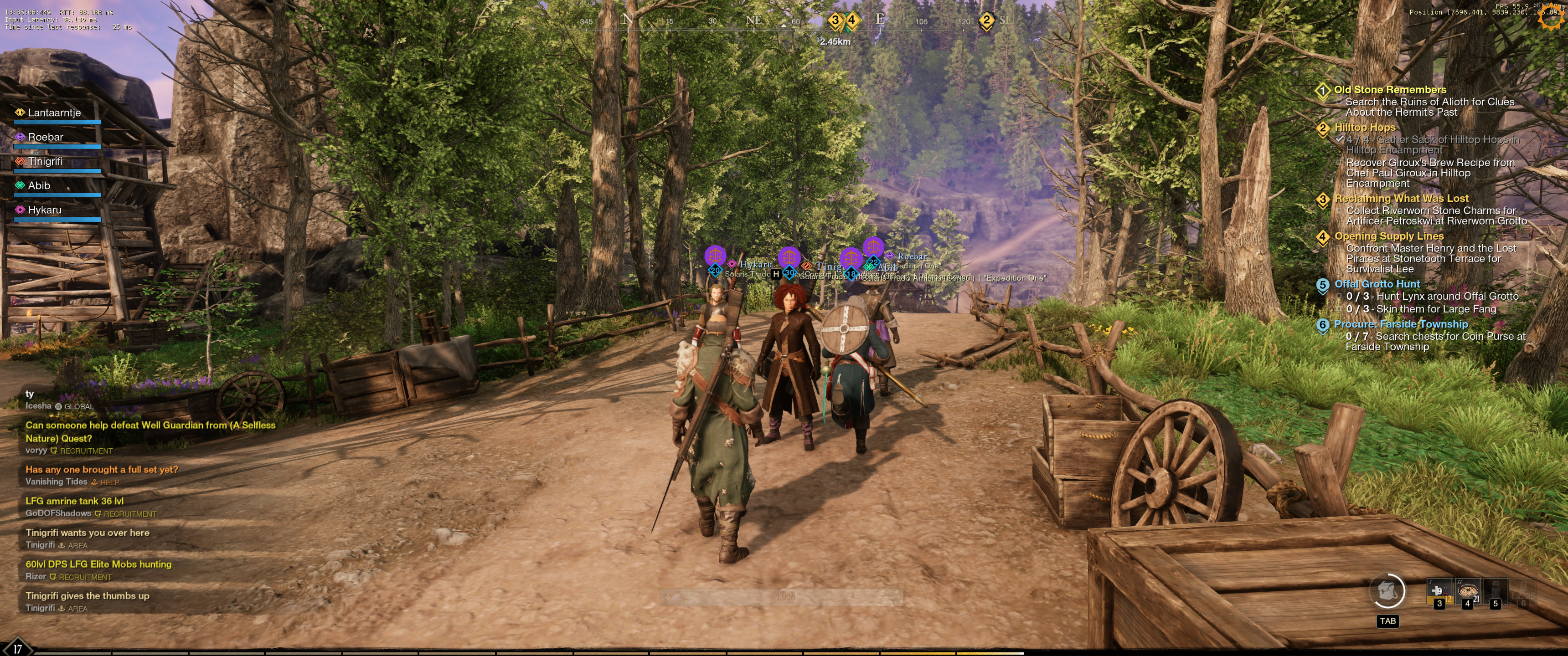Screen dimensions: 1568x656
Task: Select group member Lantaarntje
Action: click(54, 113)
